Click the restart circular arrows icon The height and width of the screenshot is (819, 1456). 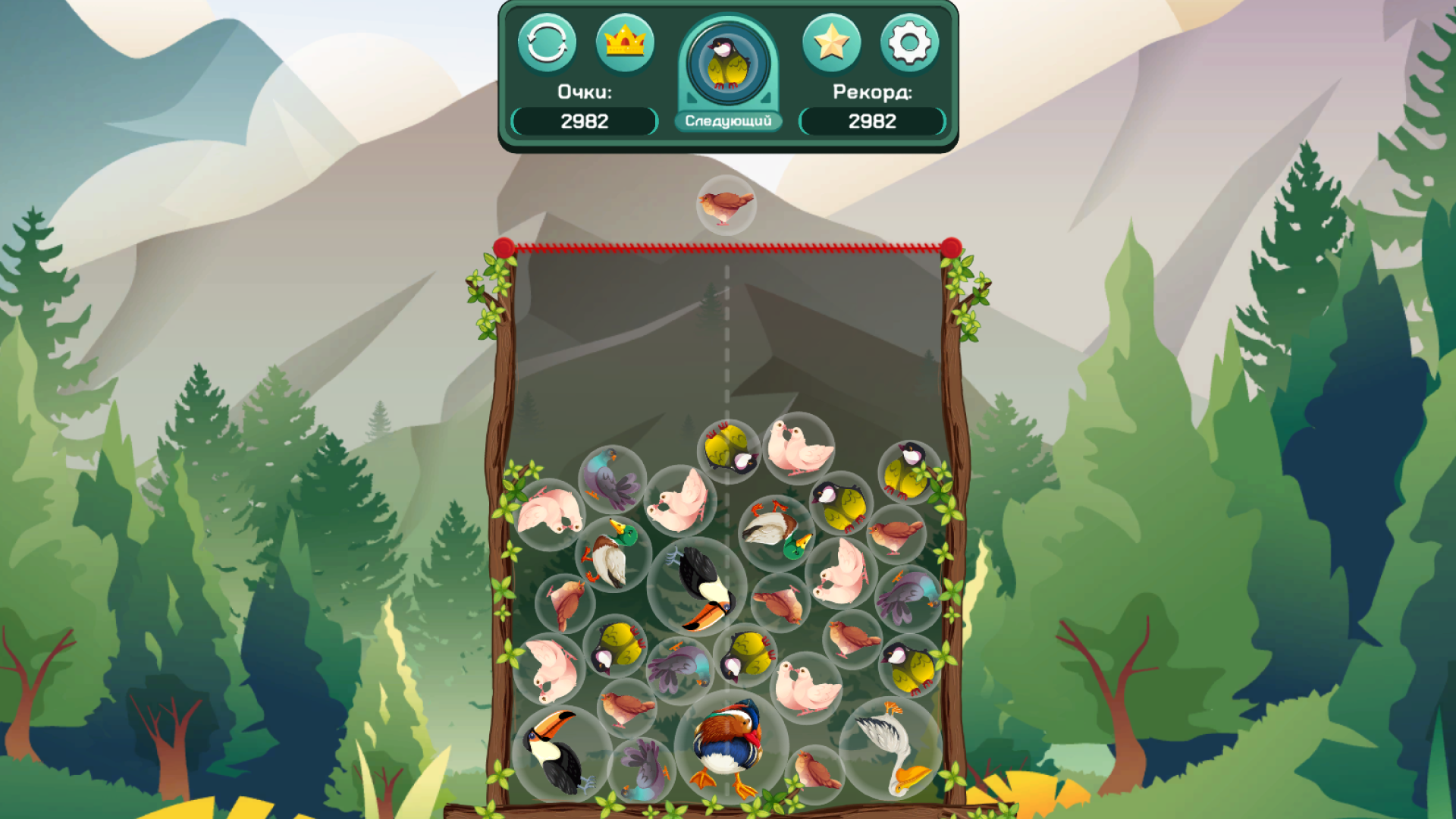(x=548, y=43)
